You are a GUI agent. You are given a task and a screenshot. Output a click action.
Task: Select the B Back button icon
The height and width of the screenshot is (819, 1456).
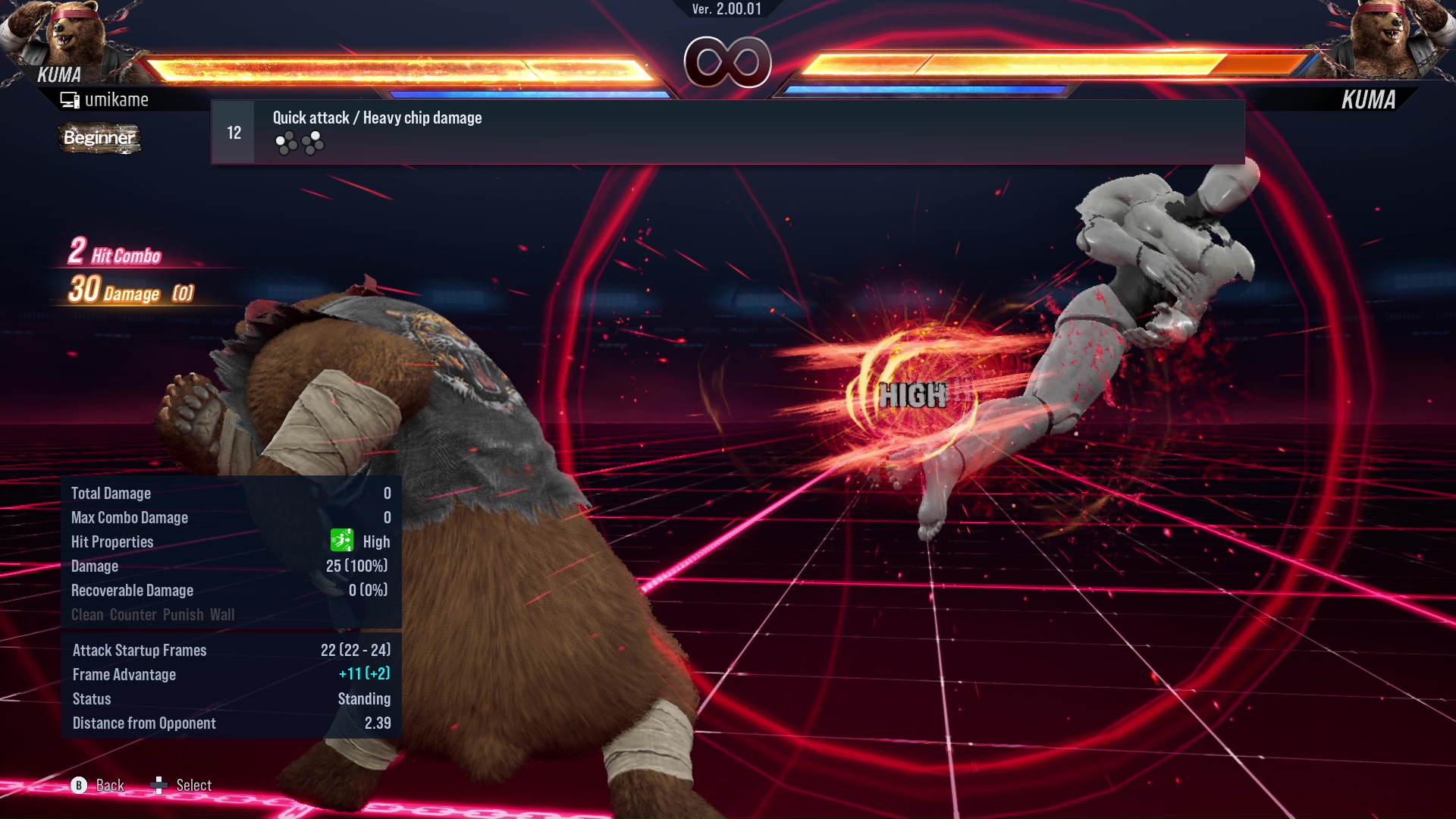tap(79, 786)
